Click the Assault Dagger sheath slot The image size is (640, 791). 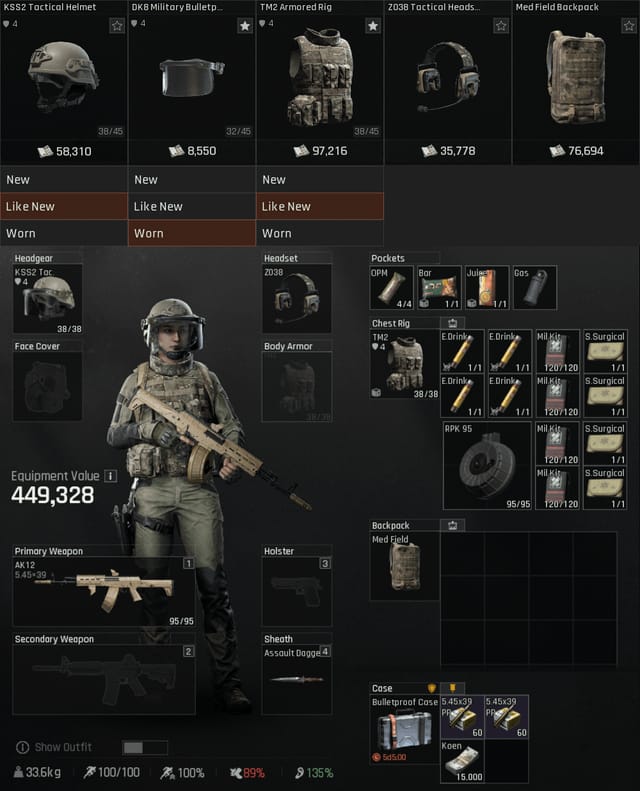(x=296, y=676)
